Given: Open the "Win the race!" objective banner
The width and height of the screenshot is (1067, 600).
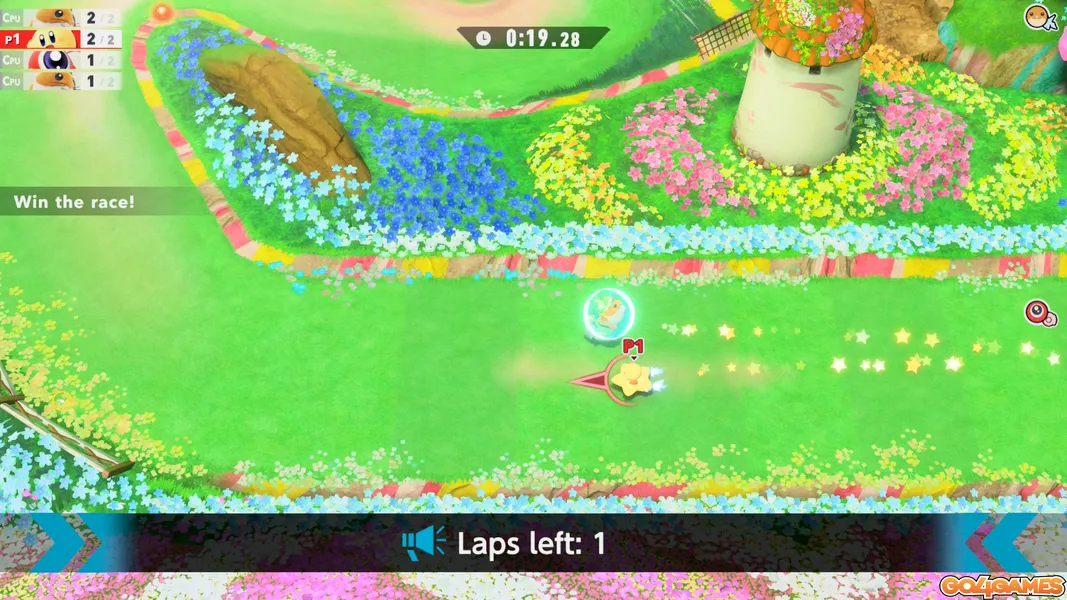Looking at the screenshot, I should [75, 202].
